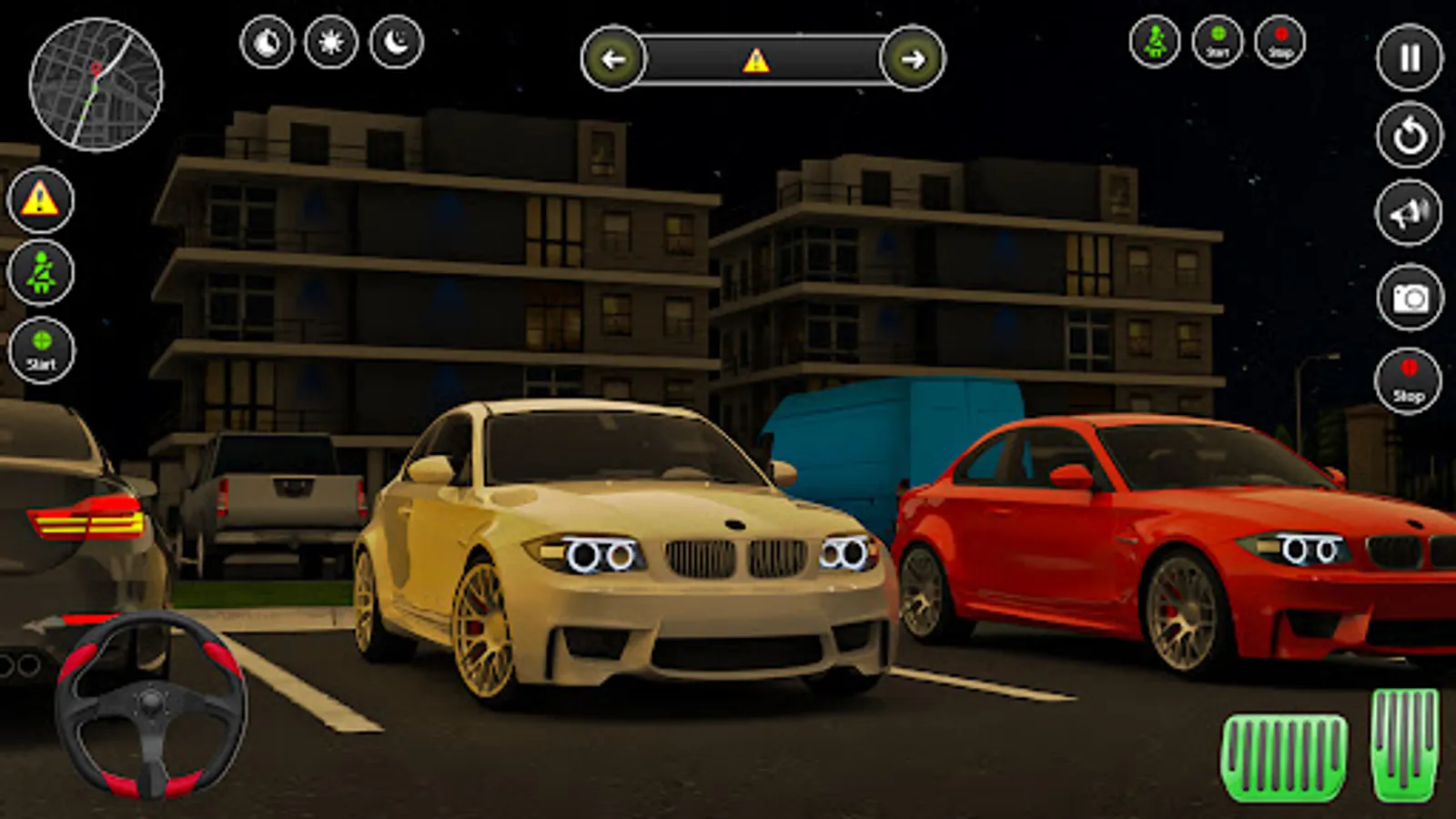Tap the wide green brake pedal
Image resolution: width=1456 pixels, height=819 pixels.
[x=1284, y=758]
